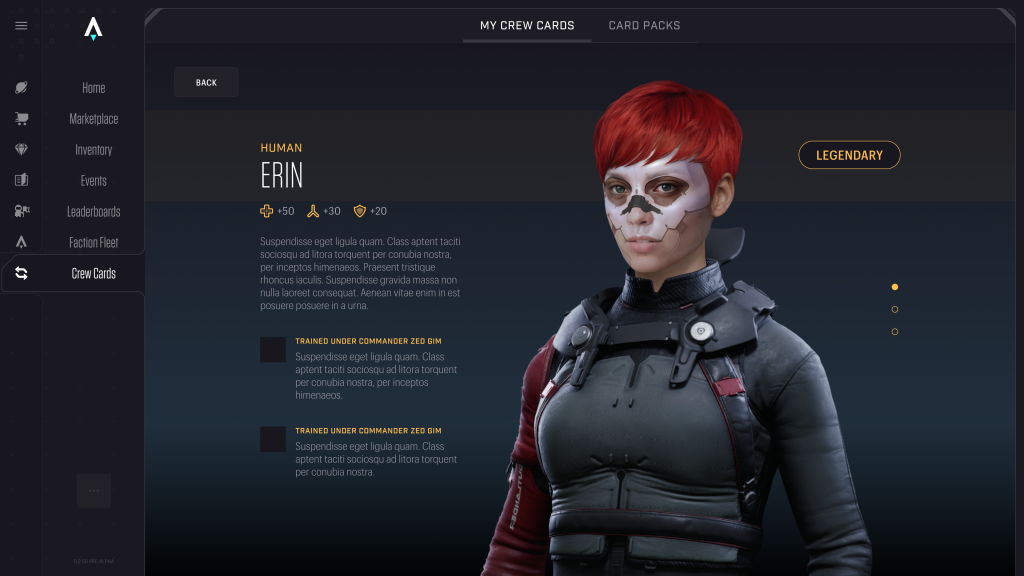Click the LEGENDARY rarity badge
Image resolution: width=1024 pixels, height=576 pixels.
(849, 155)
